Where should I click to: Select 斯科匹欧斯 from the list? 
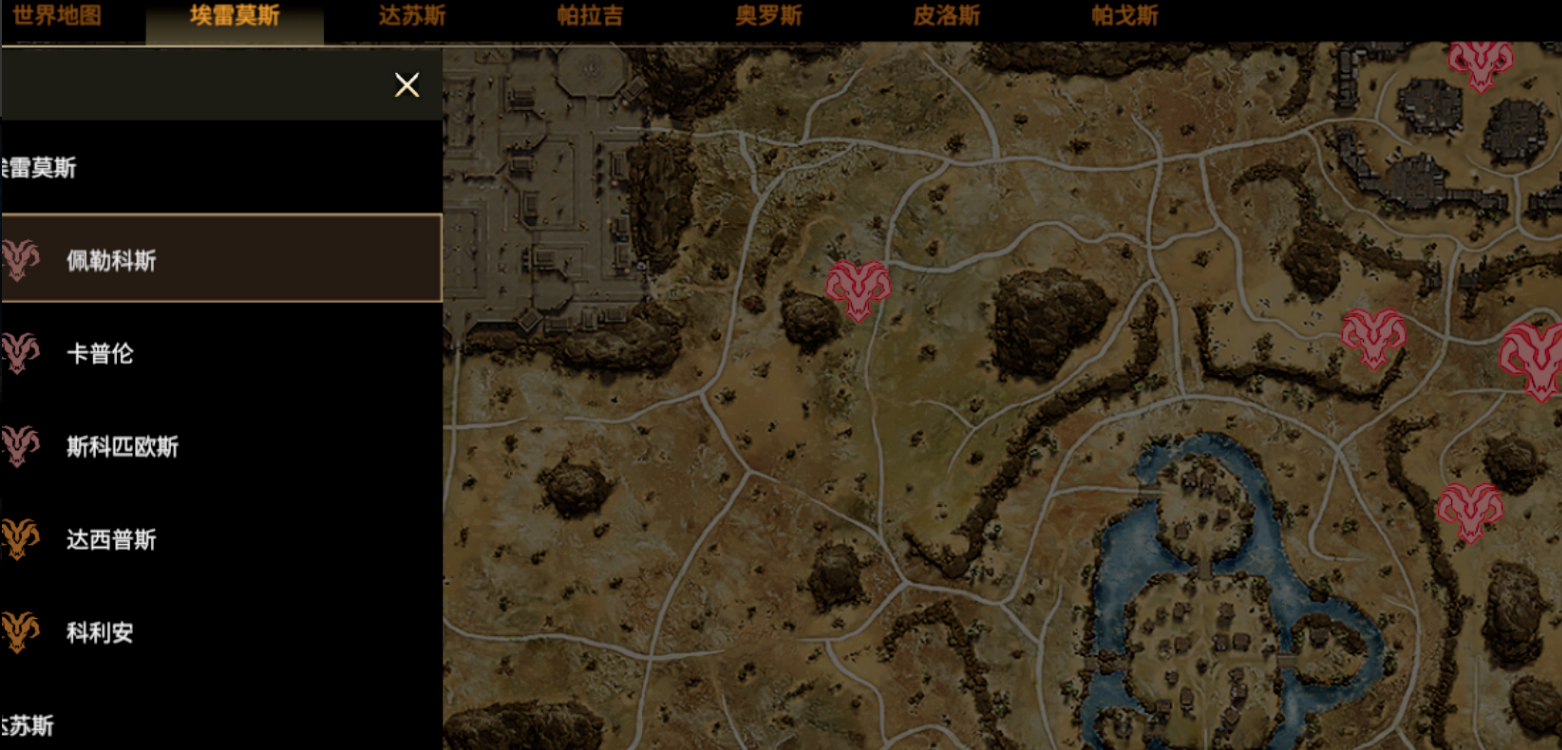point(220,446)
